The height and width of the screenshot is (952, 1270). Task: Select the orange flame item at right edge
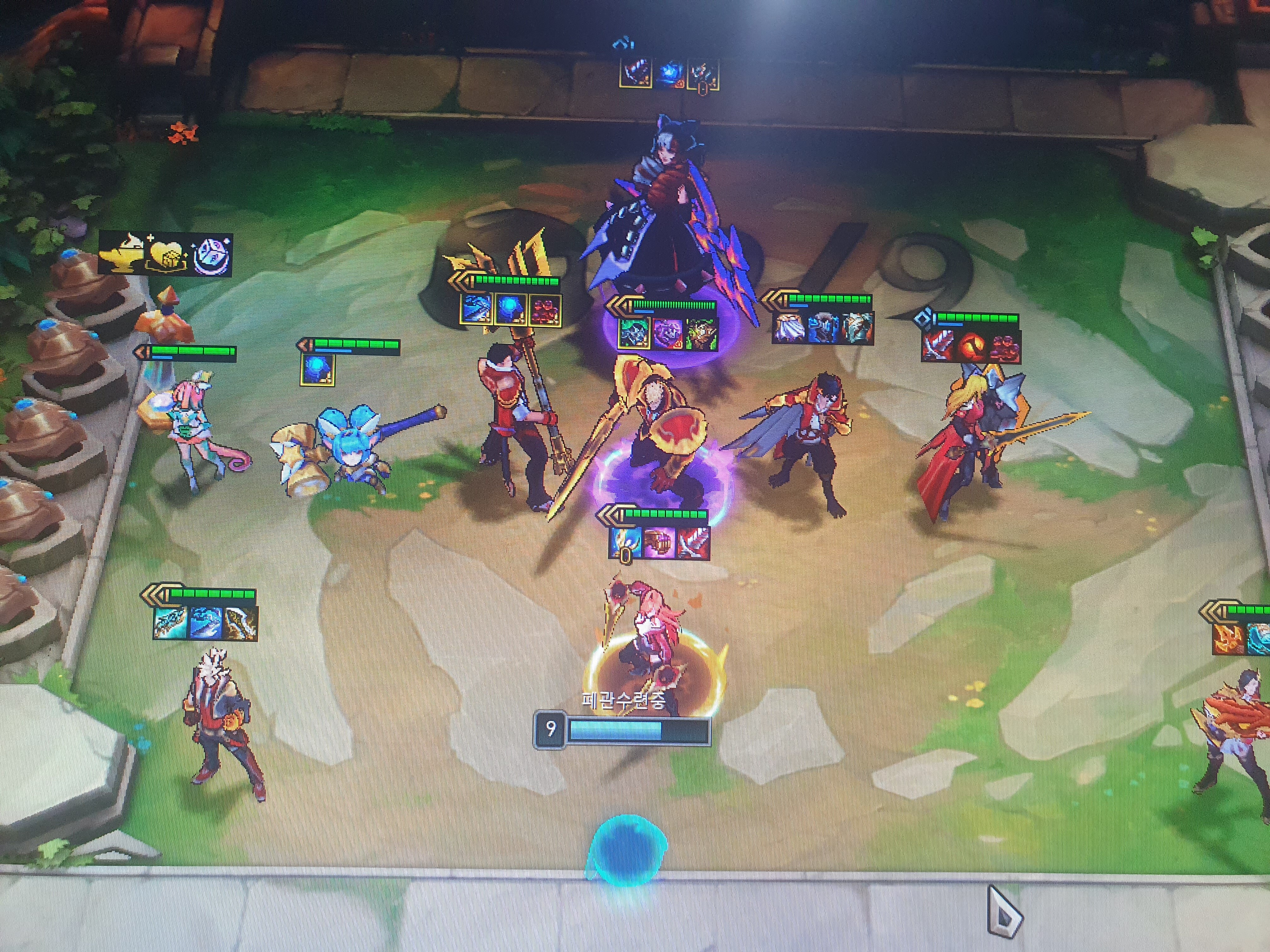click(1229, 637)
